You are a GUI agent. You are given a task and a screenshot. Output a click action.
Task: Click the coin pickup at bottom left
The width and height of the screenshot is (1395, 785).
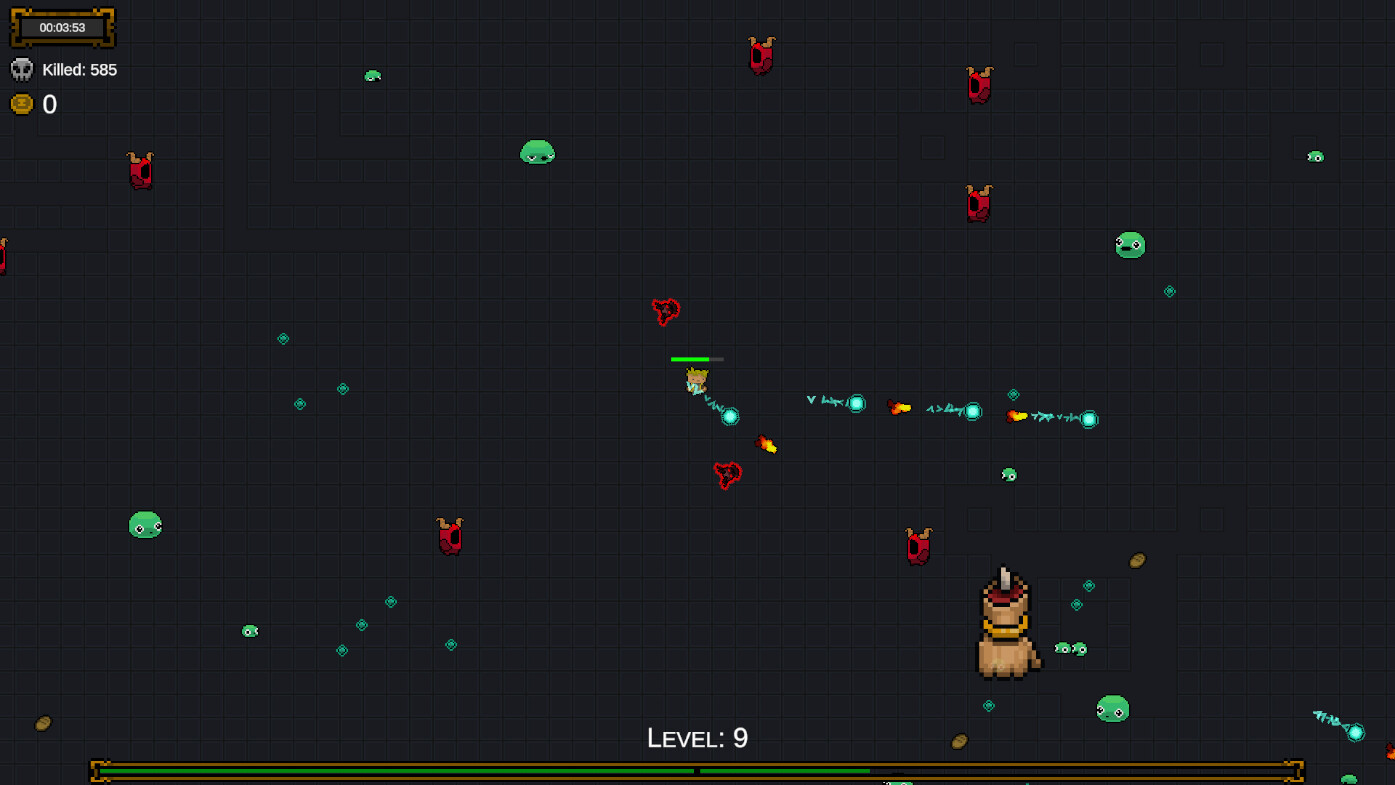(x=43, y=723)
